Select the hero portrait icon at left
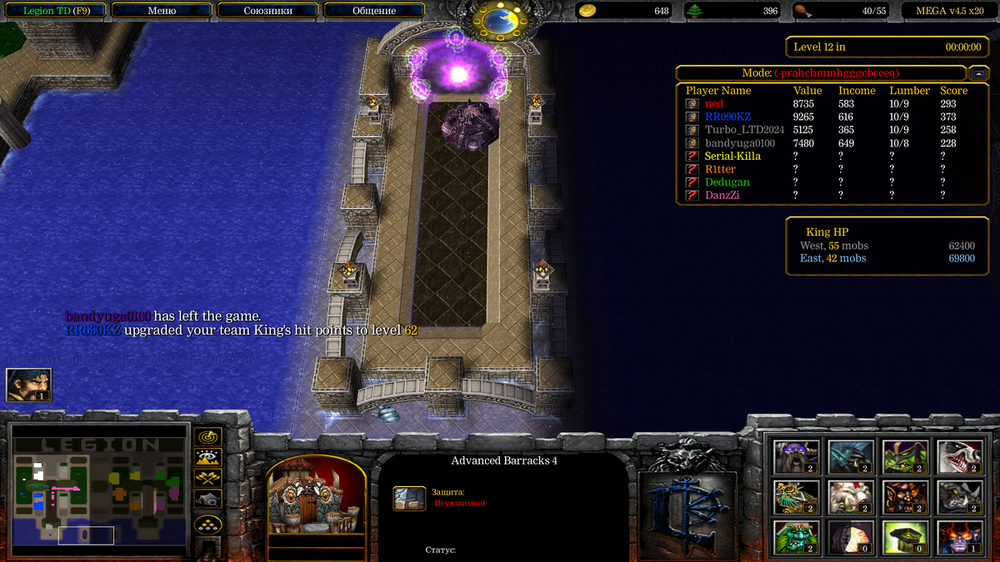The image size is (1000, 562). click(x=28, y=385)
